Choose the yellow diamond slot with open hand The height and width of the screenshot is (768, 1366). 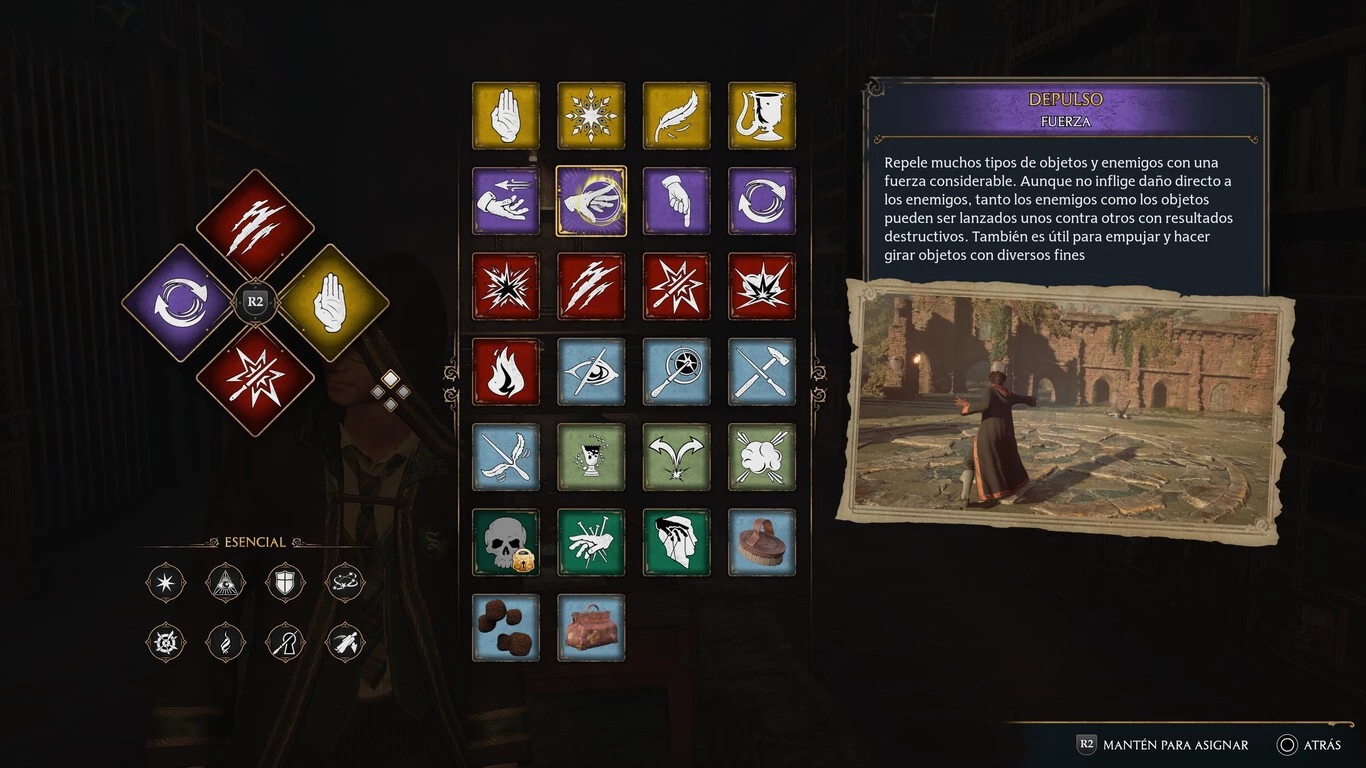coord(330,302)
